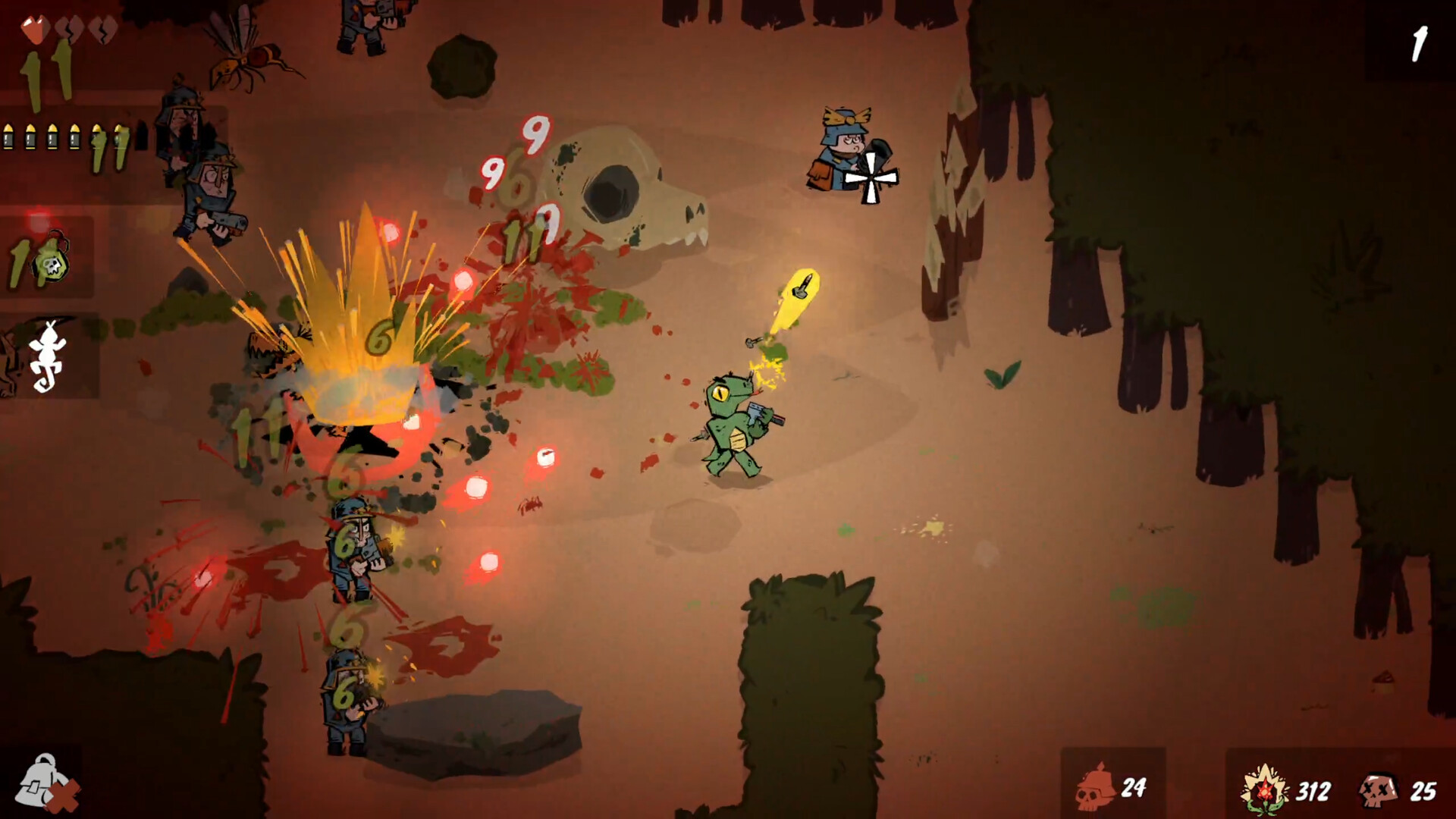Click the wave number 1 in the top-right corner
Screen dimensions: 1456x819
(x=1420, y=43)
